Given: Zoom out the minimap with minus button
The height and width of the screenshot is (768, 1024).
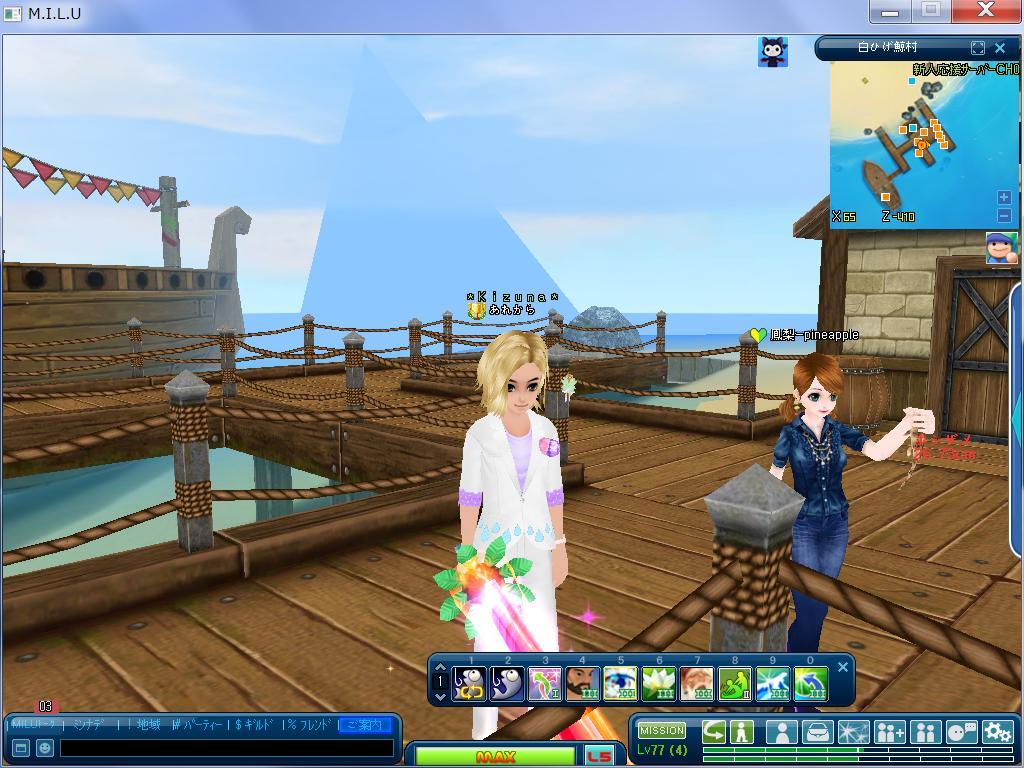Looking at the screenshot, I should click(1004, 215).
